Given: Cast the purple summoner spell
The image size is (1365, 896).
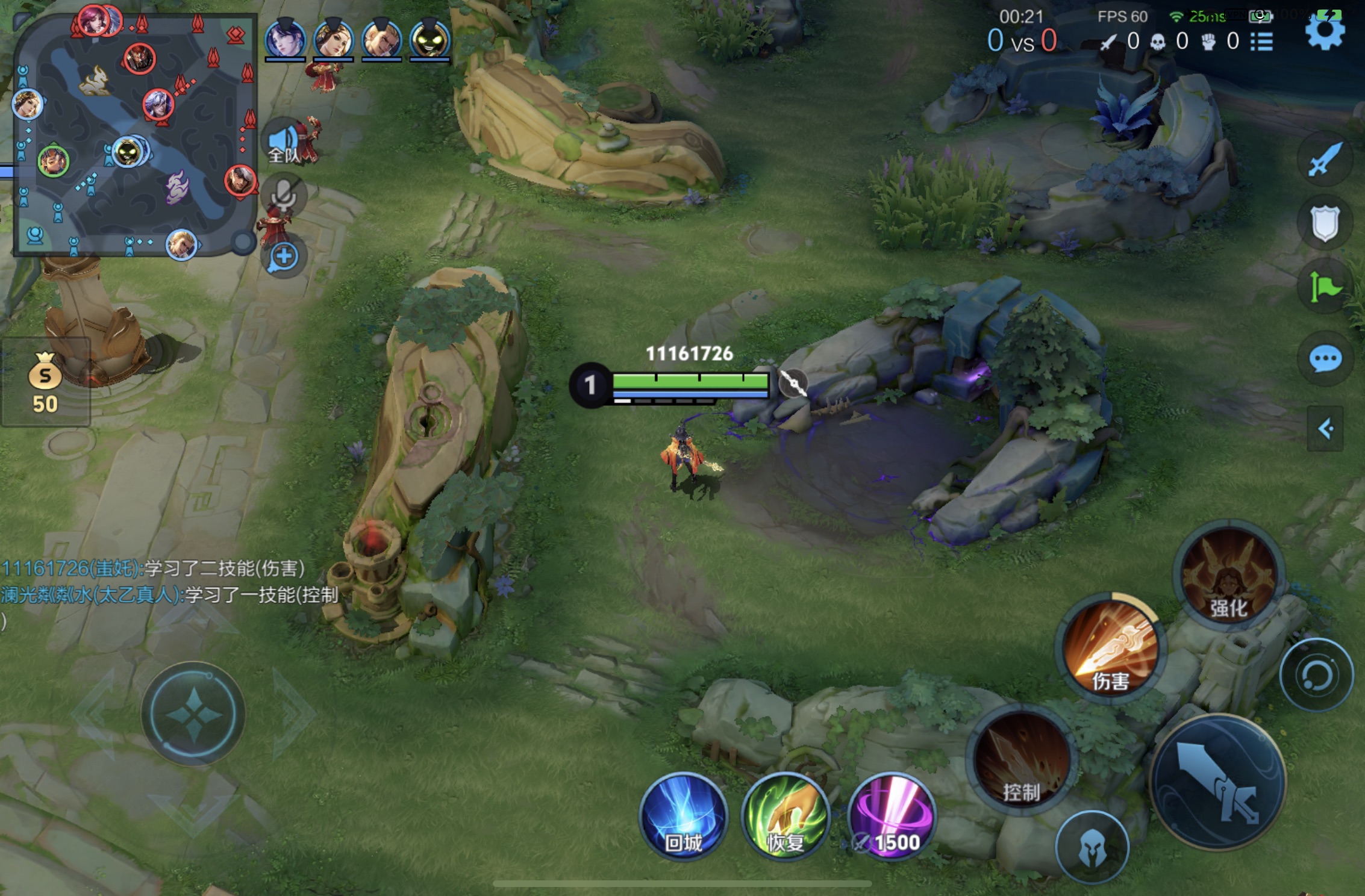Looking at the screenshot, I should [892, 816].
